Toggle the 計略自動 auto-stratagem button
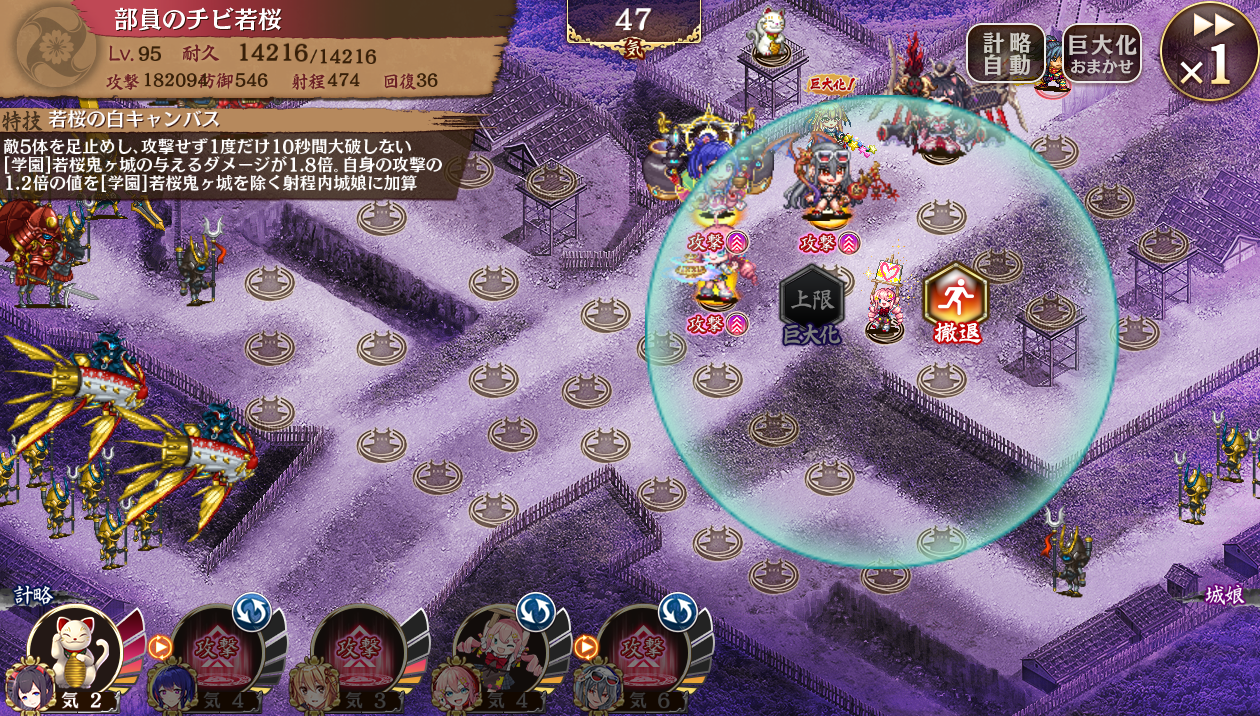The height and width of the screenshot is (716, 1260). [x=1005, y=53]
